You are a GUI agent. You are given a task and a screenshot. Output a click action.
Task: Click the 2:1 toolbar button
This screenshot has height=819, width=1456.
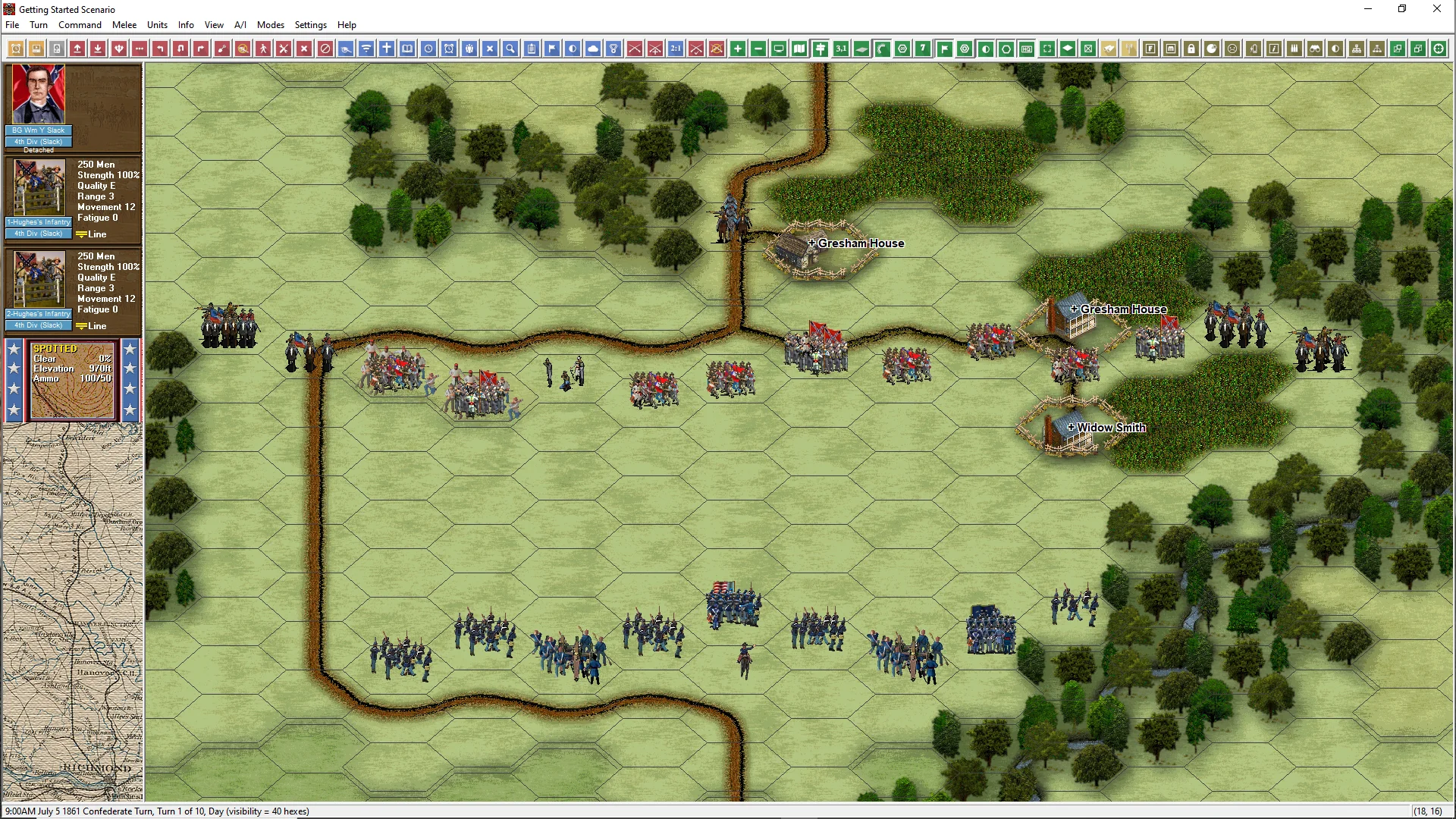676,49
